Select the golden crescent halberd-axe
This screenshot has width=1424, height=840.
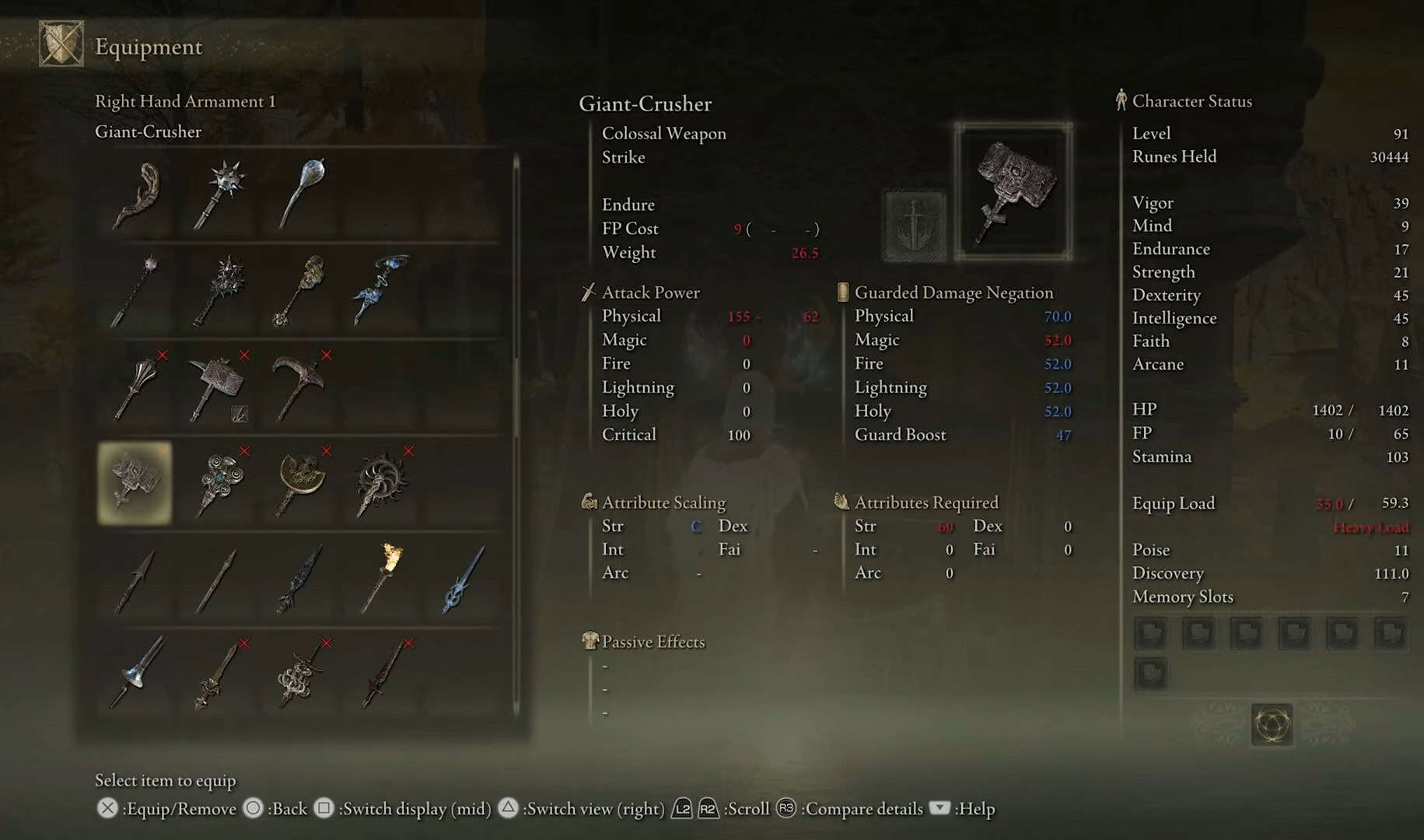pyautogui.click(x=301, y=482)
